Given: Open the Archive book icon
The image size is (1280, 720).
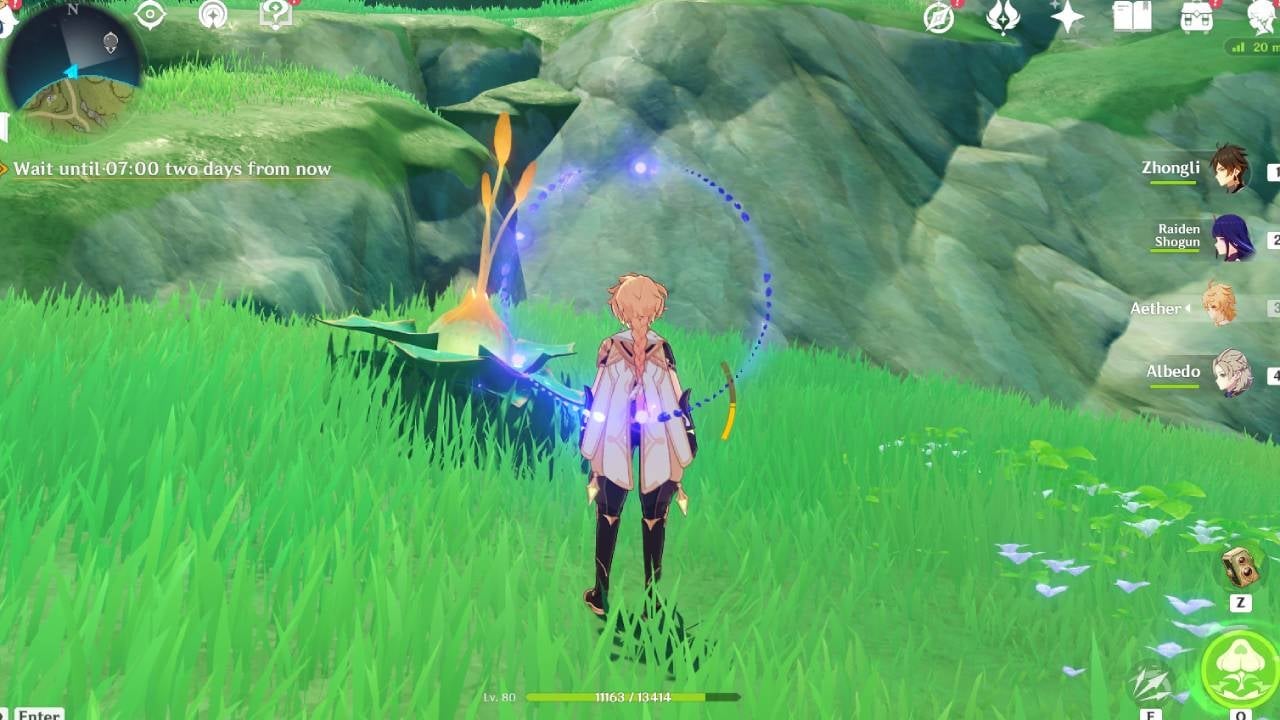Looking at the screenshot, I should coord(1133,17).
